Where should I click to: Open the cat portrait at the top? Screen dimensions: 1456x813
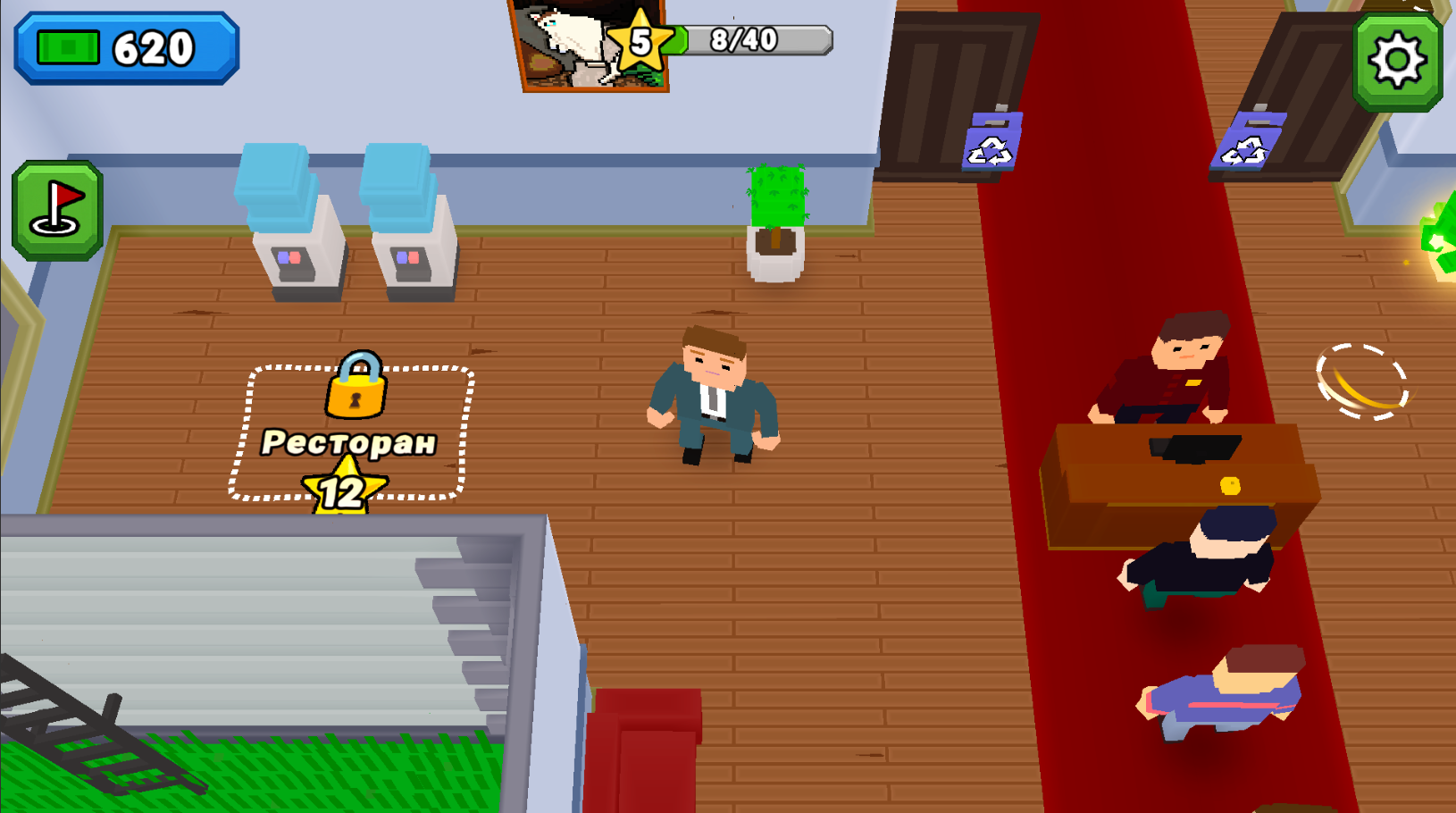[572, 45]
